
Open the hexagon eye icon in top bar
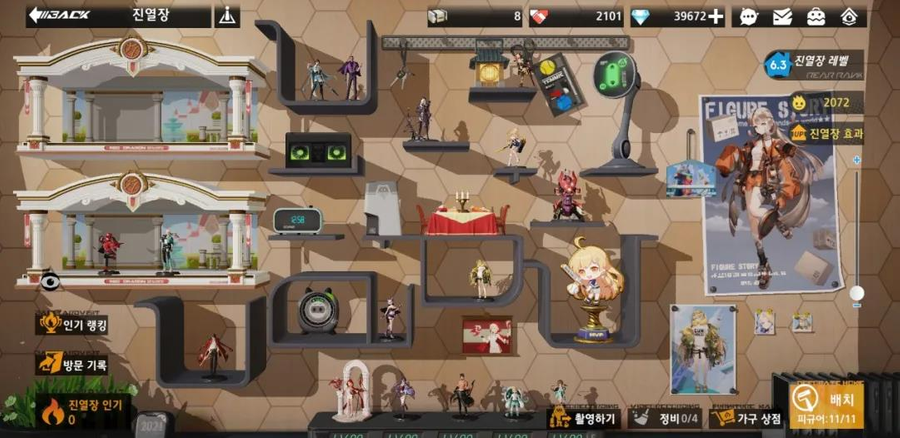pyautogui.click(x=849, y=16)
